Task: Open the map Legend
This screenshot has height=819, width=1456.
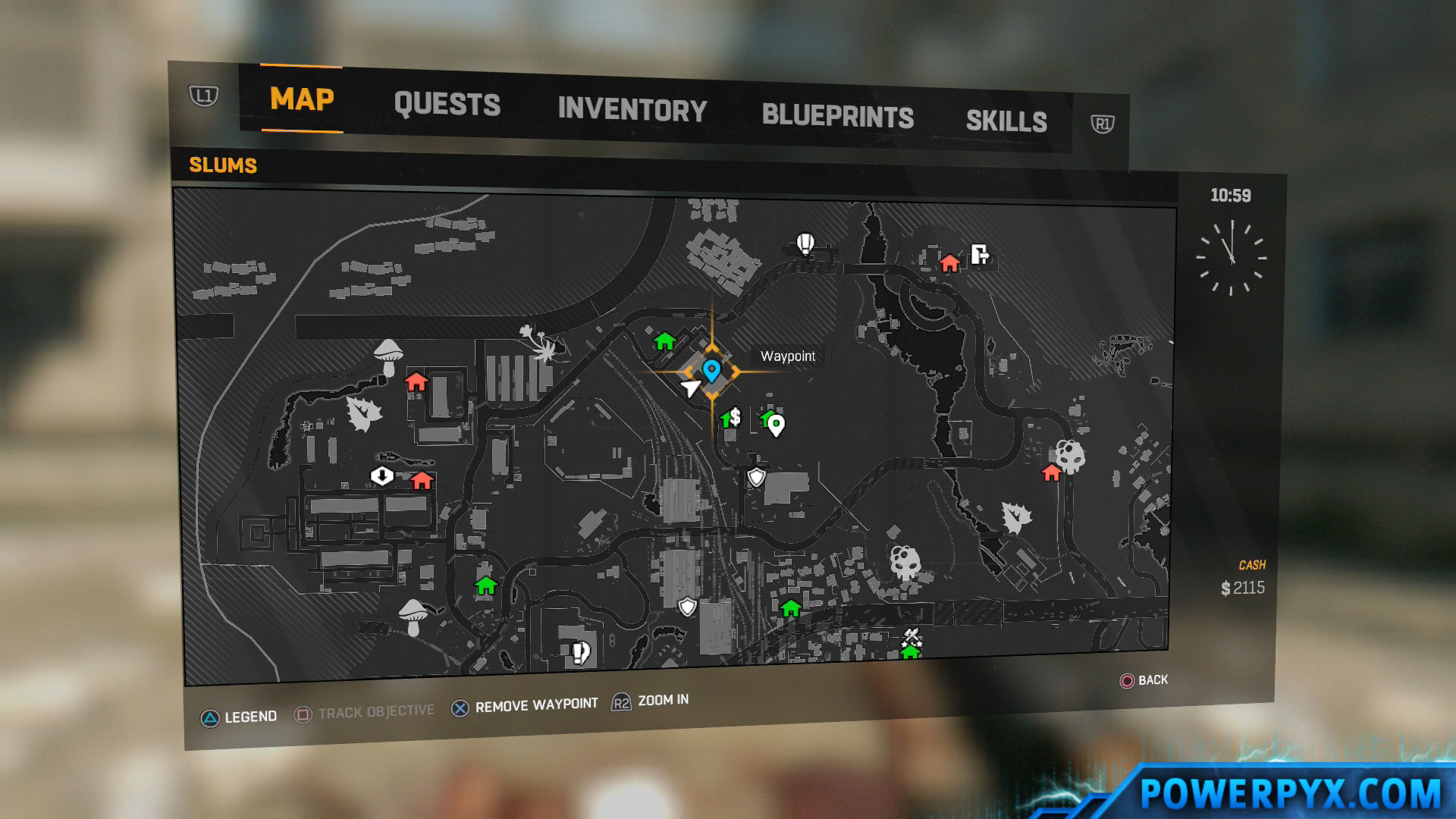Action: point(239,717)
